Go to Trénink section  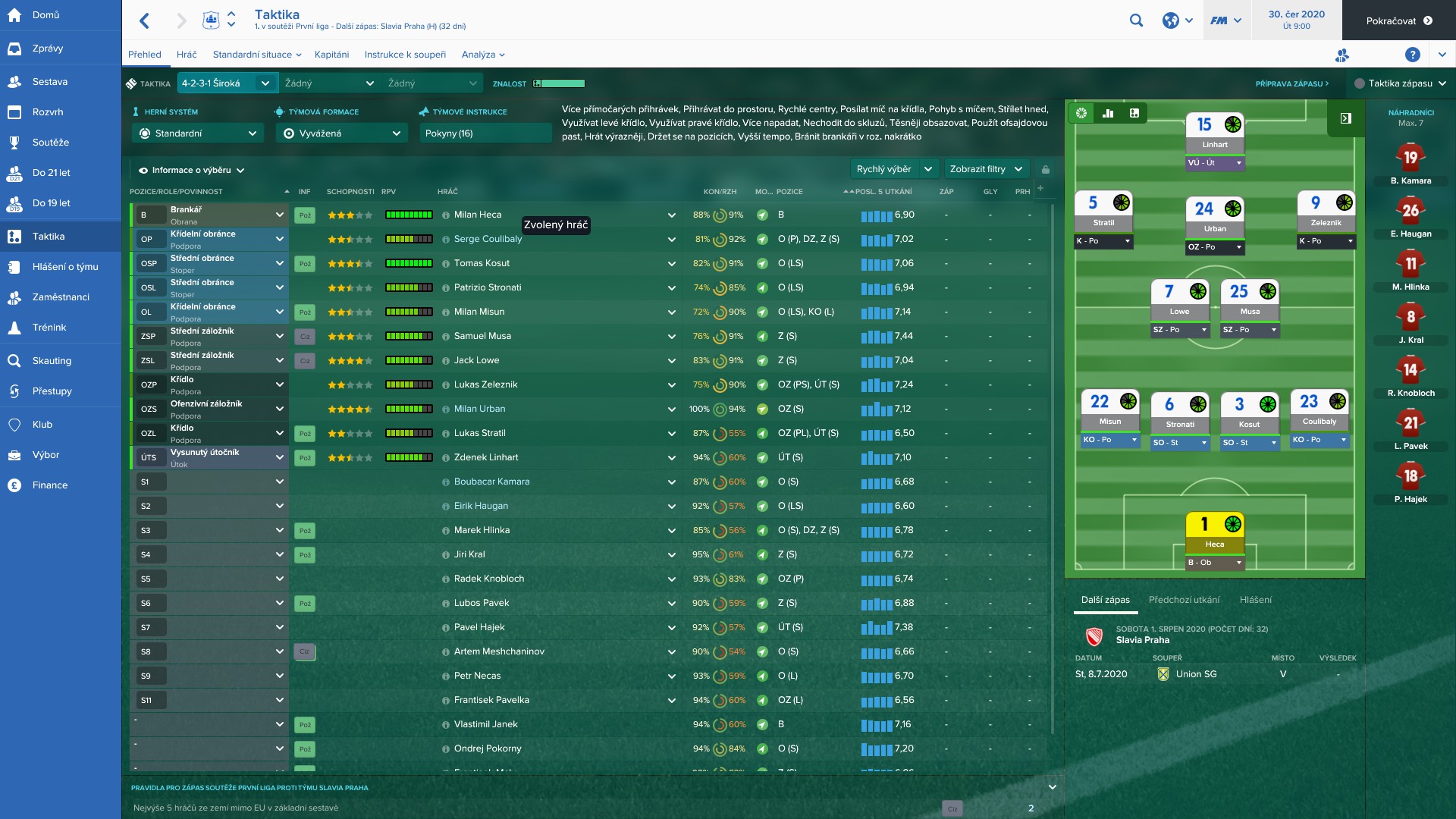click(49, 328)
